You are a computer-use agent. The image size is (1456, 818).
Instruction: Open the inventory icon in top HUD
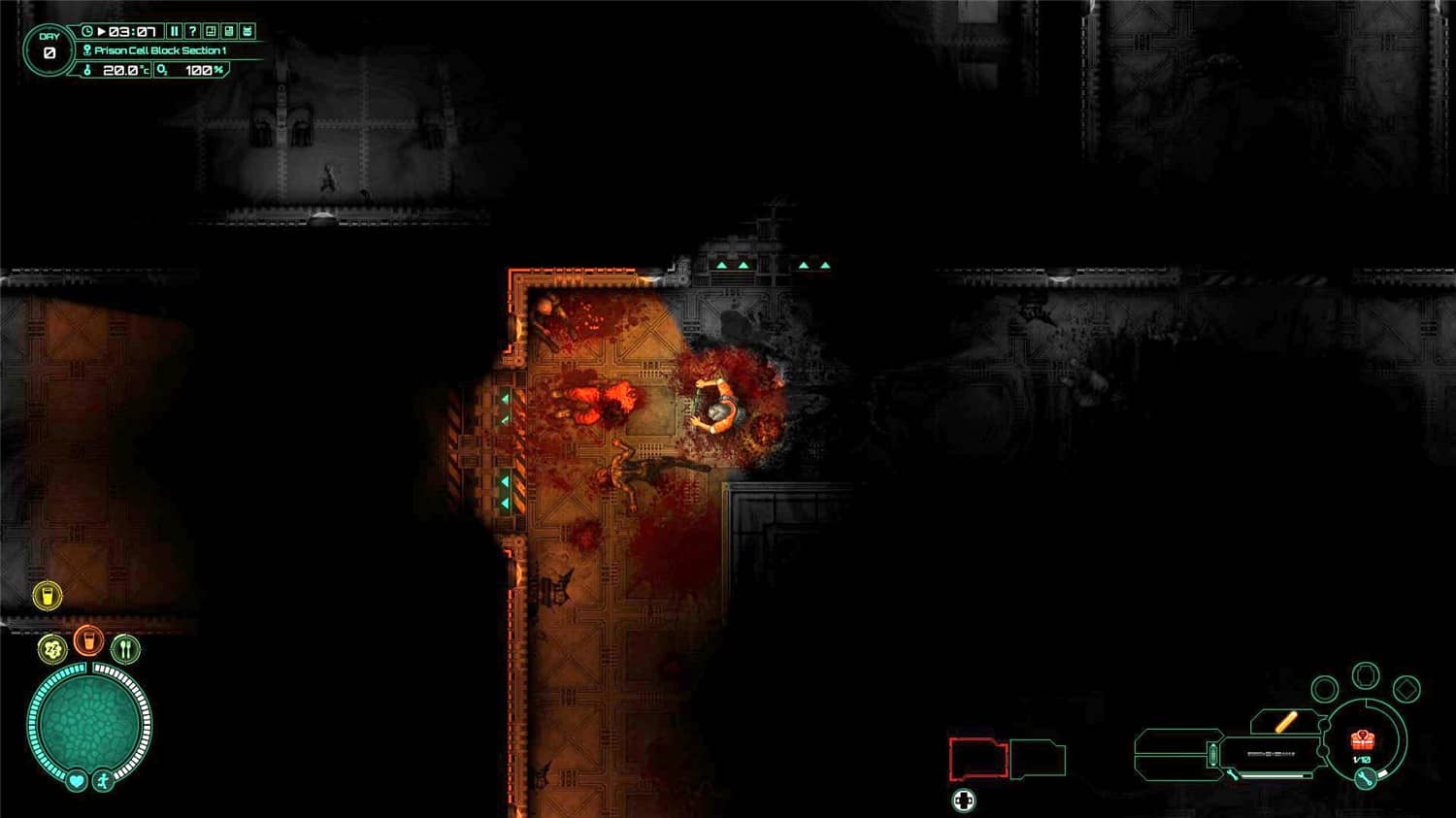(x=228, y=31)
